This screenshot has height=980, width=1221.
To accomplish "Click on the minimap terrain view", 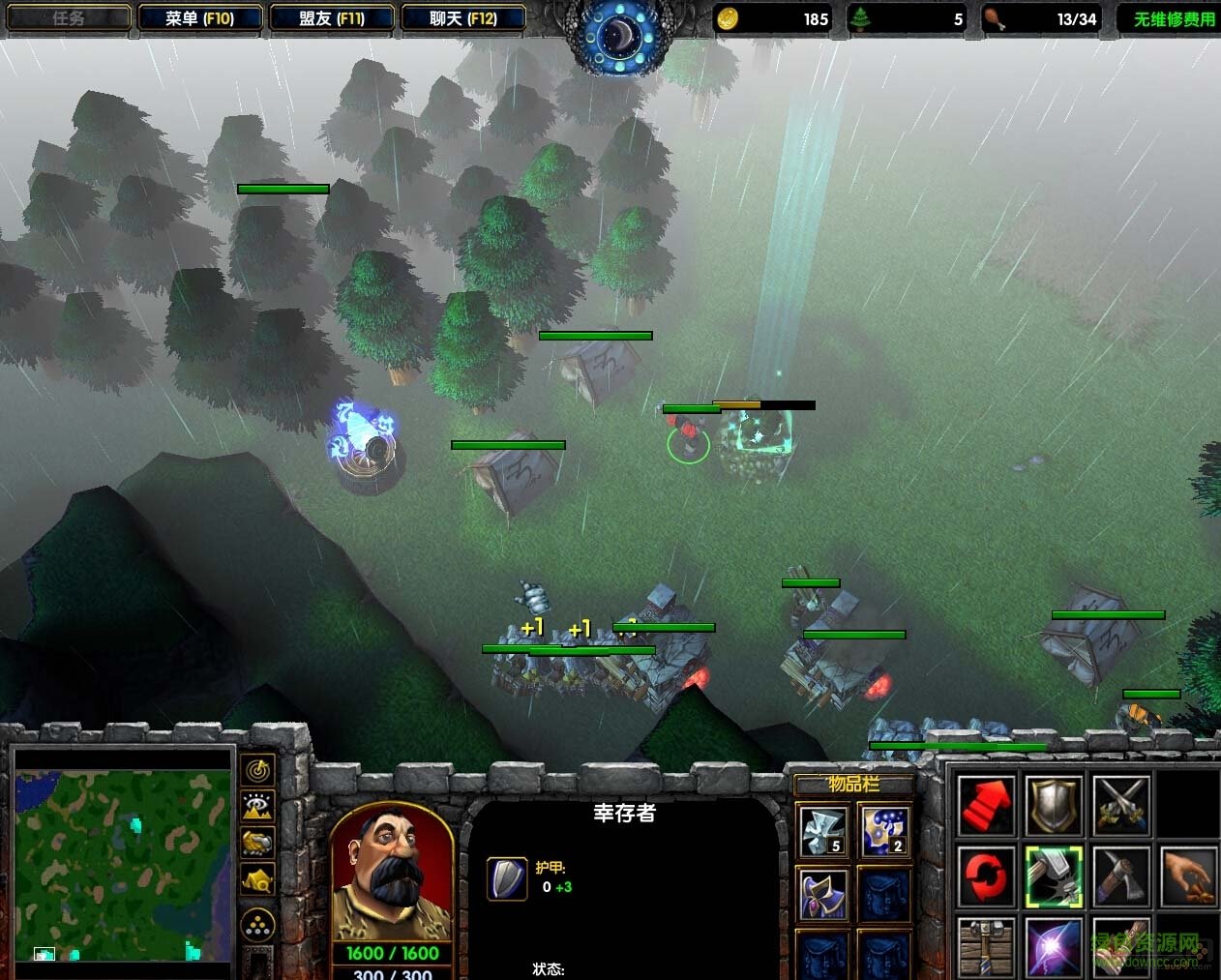I will click(123, 853).
